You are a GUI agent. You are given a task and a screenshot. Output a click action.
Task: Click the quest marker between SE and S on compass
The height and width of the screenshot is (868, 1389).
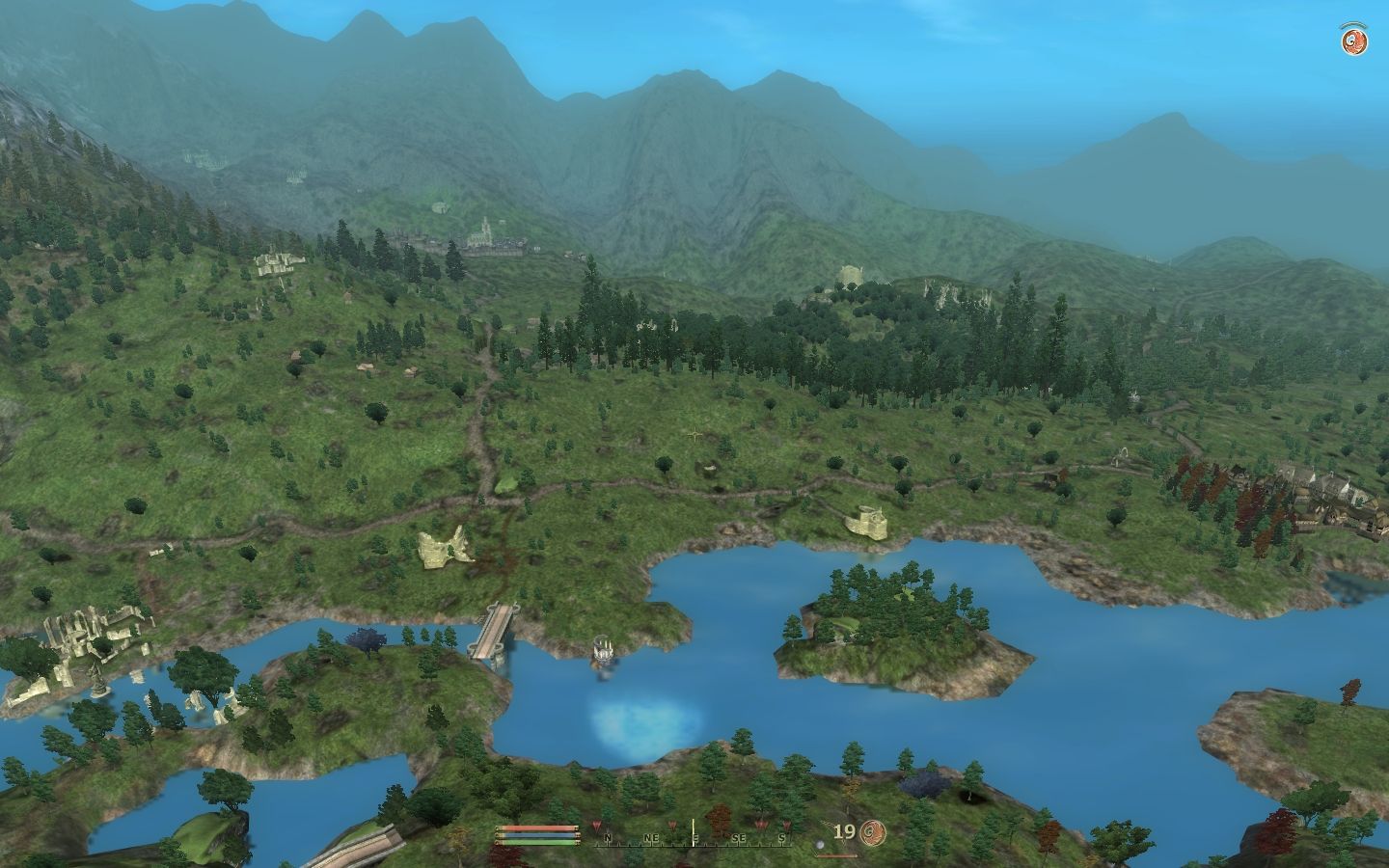click(759, 825)
